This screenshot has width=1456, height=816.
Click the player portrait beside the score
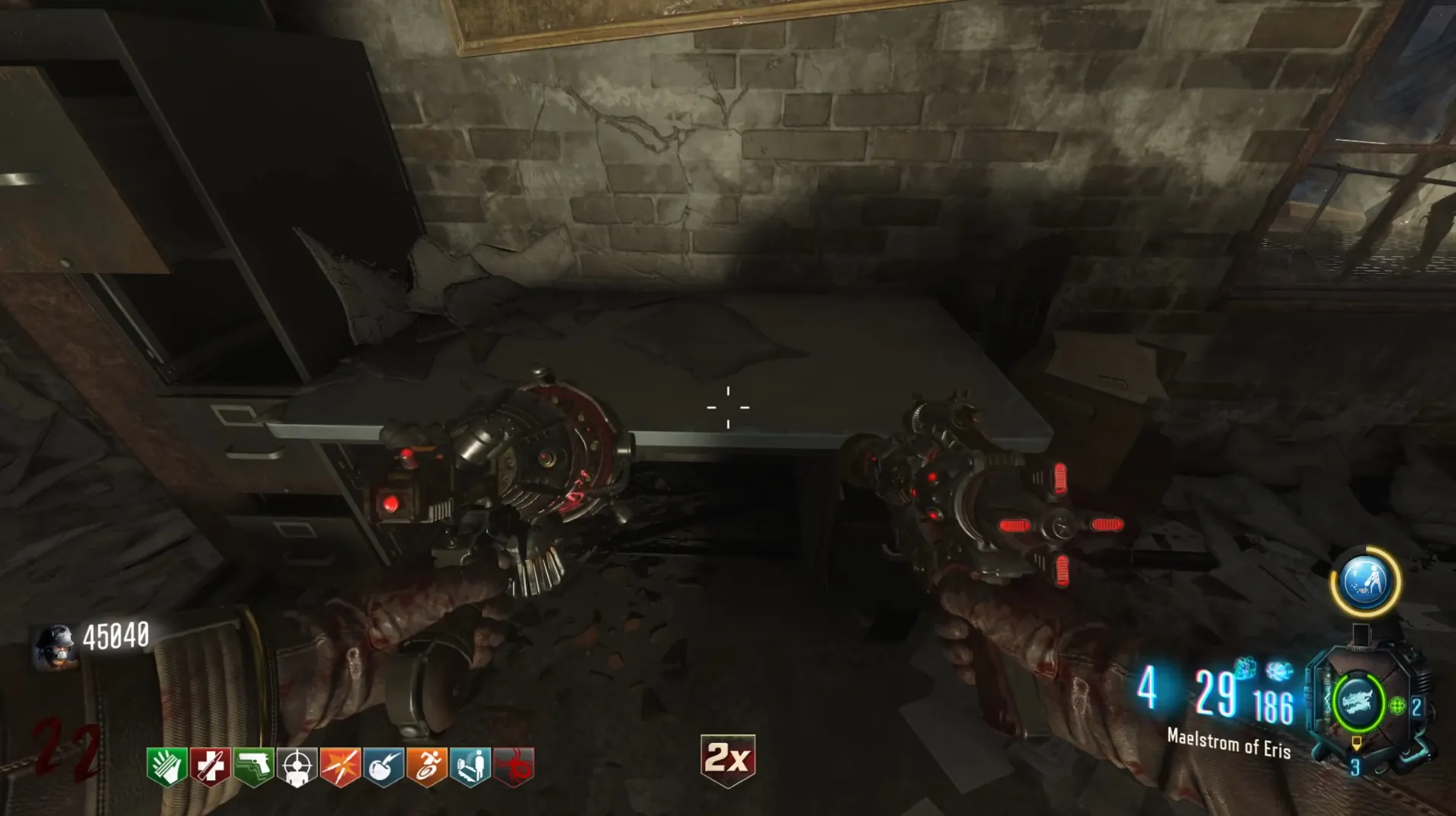point(55,645)
